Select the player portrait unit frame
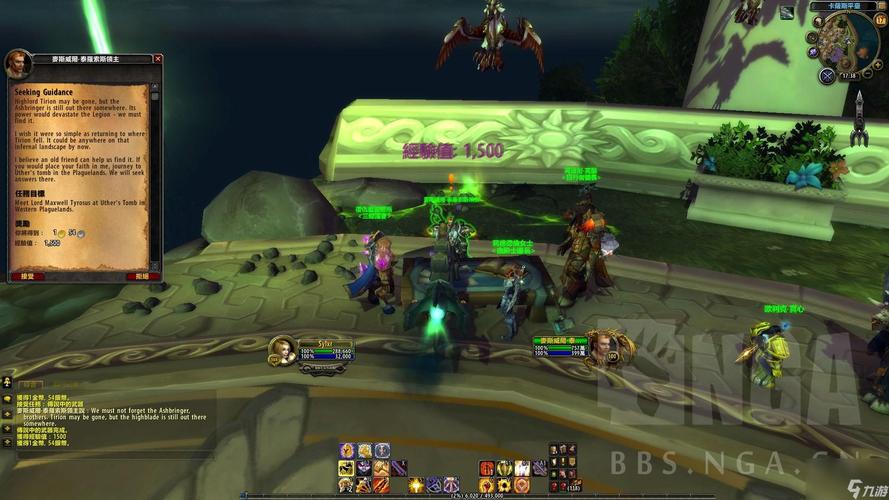The height and width of the screenshot is (500, 889). click(282, 350)
